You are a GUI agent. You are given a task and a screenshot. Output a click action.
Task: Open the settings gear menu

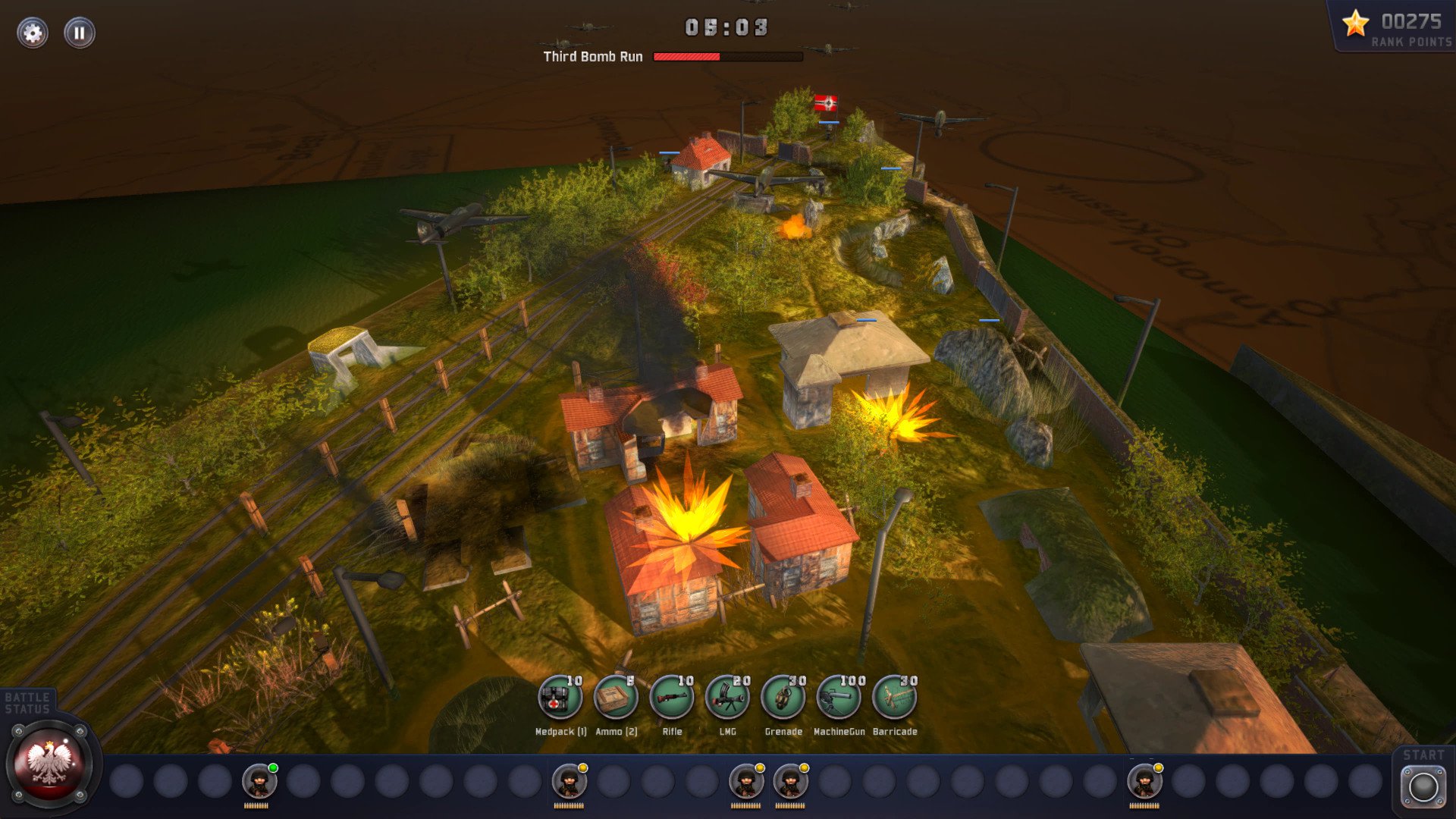pos(33,33)
